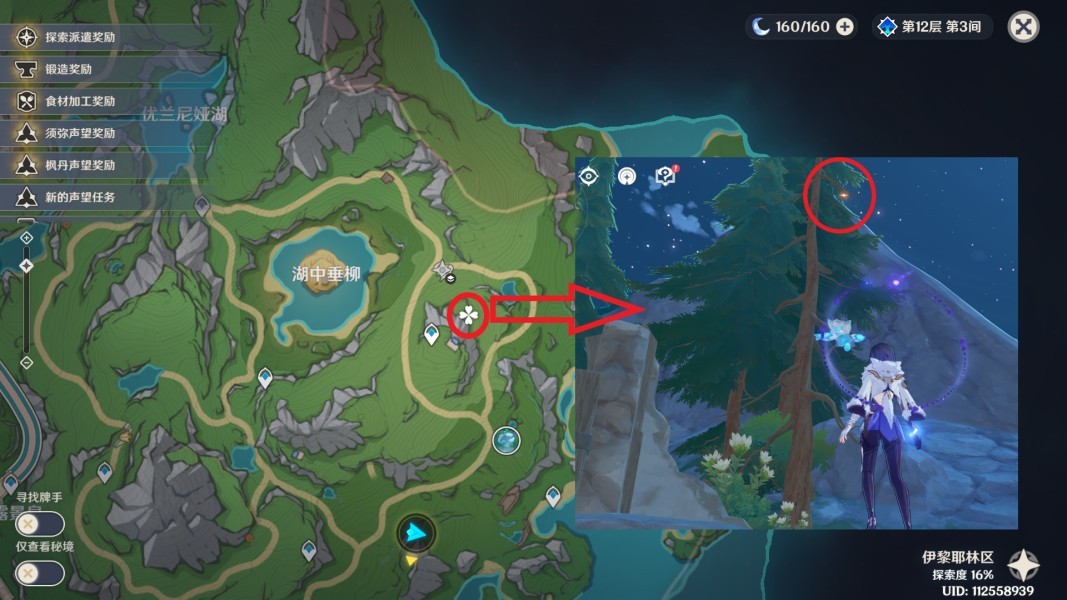Toggle the 仅查看秘境 switch

(x=40, y=573)
